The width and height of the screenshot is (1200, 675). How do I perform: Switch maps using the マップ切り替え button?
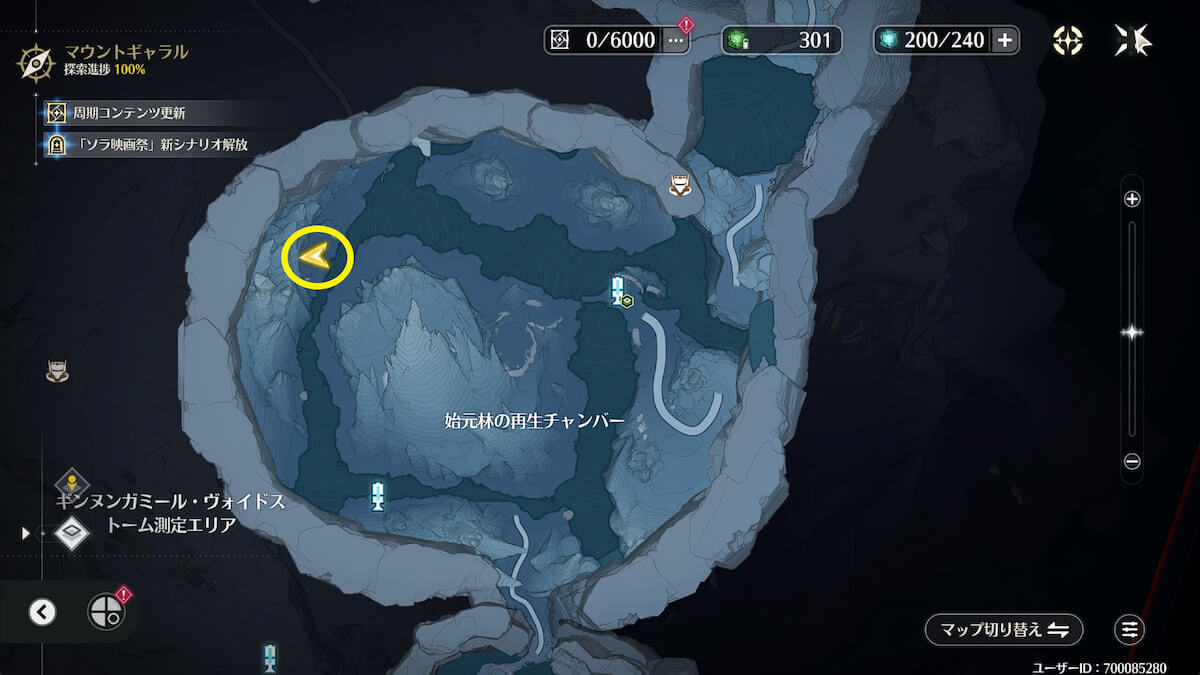pyautogui.click(x=1003, y=629)
